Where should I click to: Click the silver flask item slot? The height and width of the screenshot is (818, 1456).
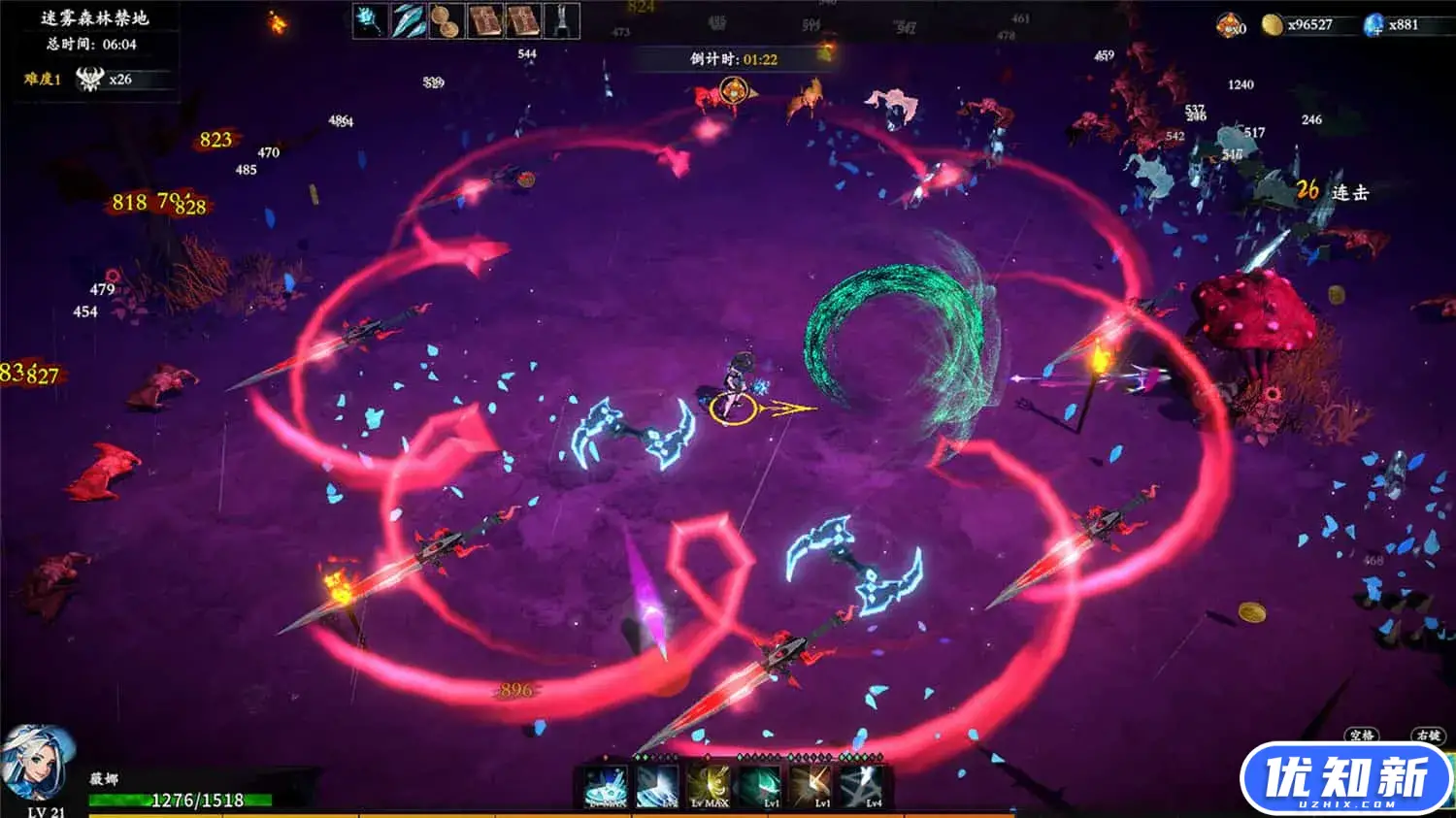coord(563,21)
